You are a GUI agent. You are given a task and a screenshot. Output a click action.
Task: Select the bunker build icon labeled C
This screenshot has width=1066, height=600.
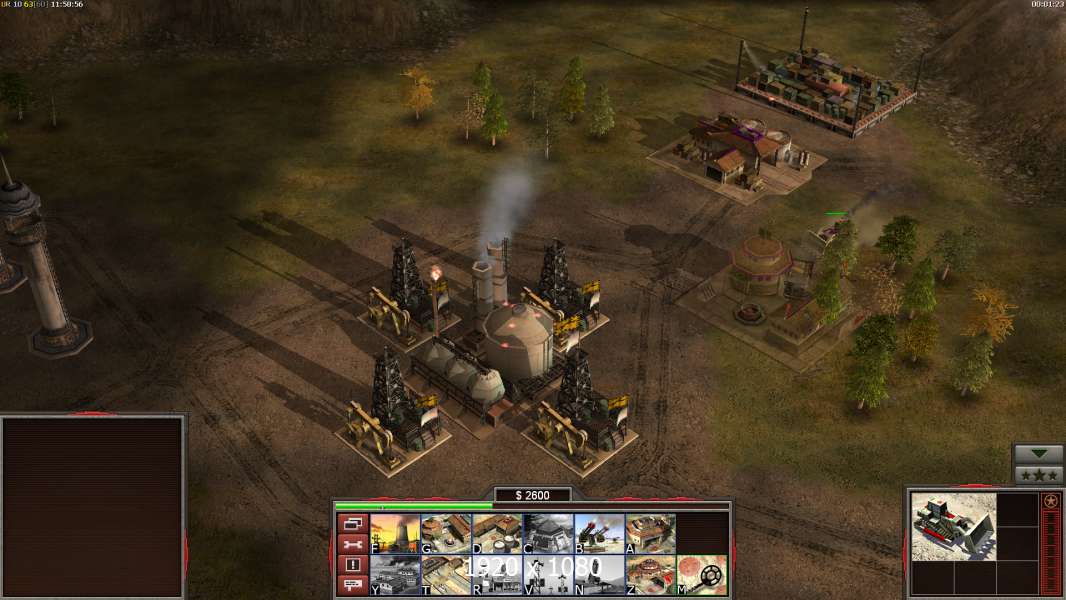[x=548, y=534]
